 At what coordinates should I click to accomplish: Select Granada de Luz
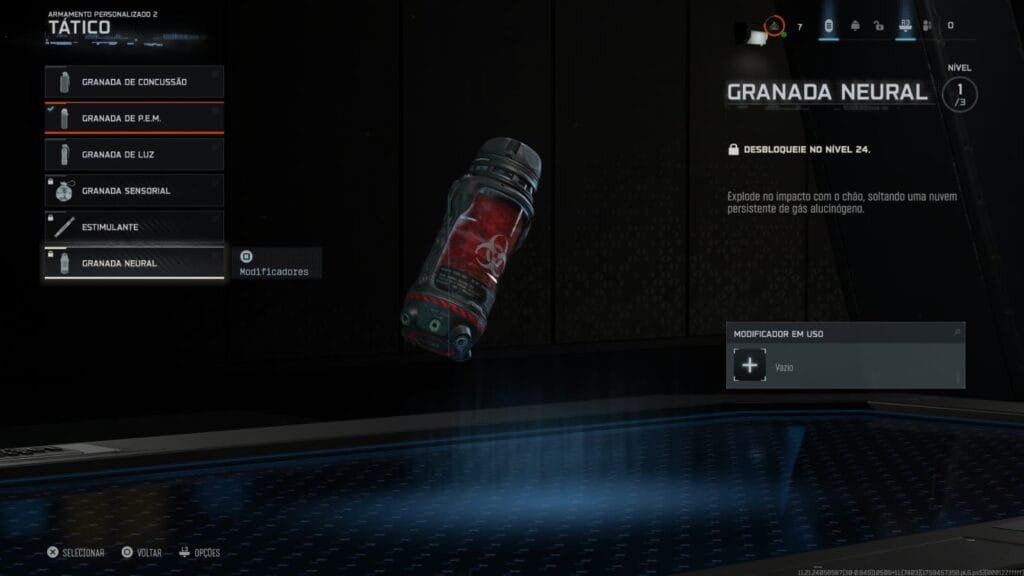134,154
